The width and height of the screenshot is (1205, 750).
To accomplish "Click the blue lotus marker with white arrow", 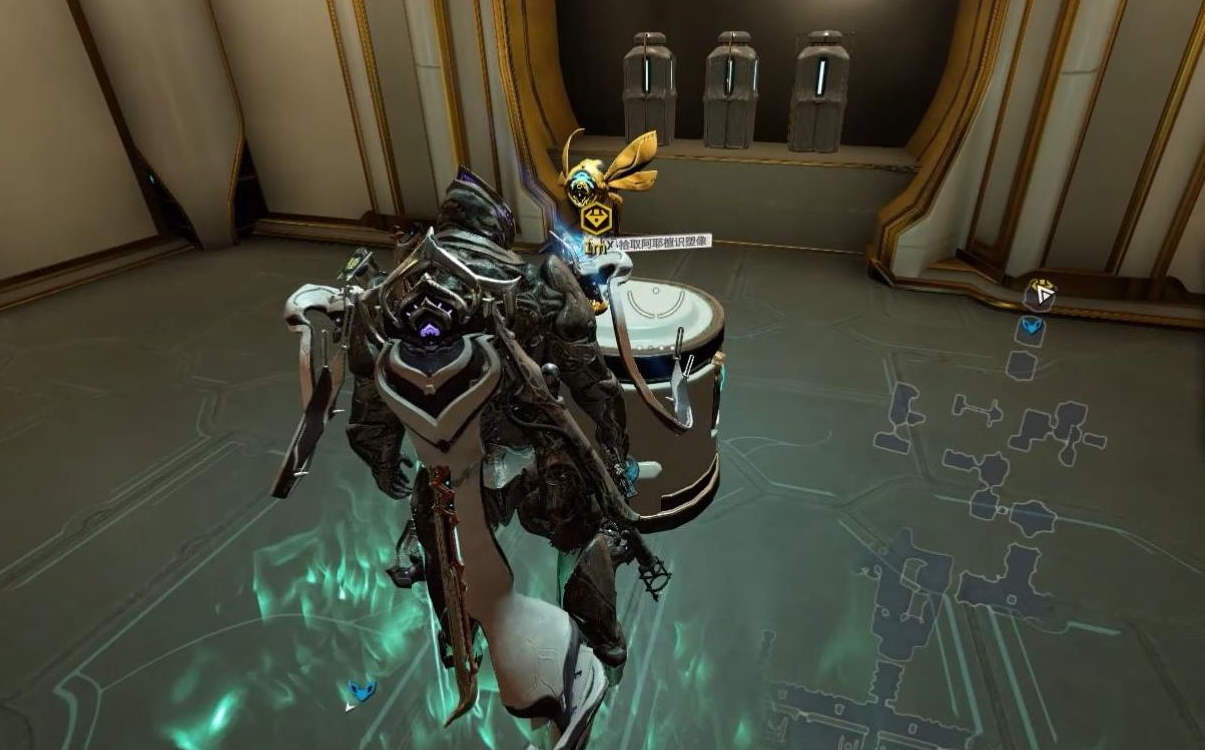I will tap(360, 690).
